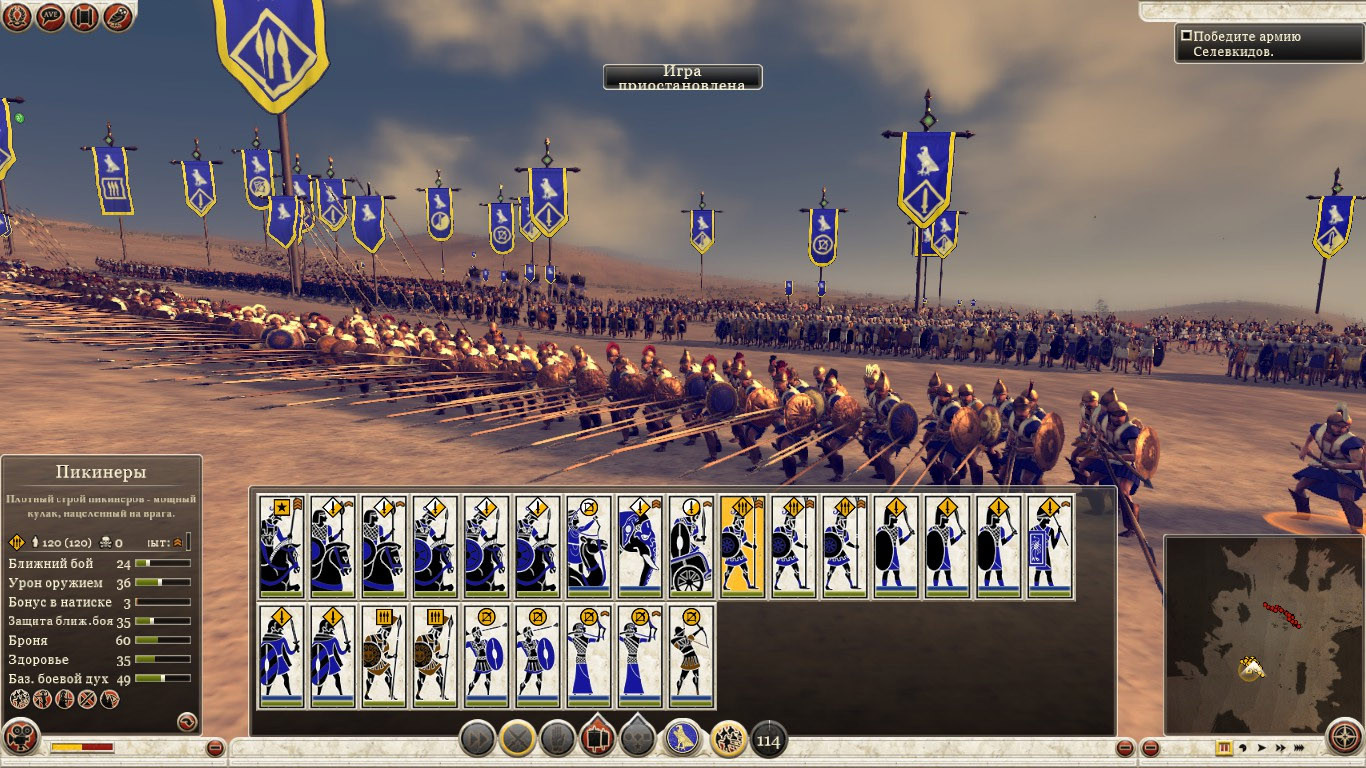Toggle the crossed swords melee mode button
Image resolution: width=1366 pixels, height=768 pixels.
[x=518, y=740]
